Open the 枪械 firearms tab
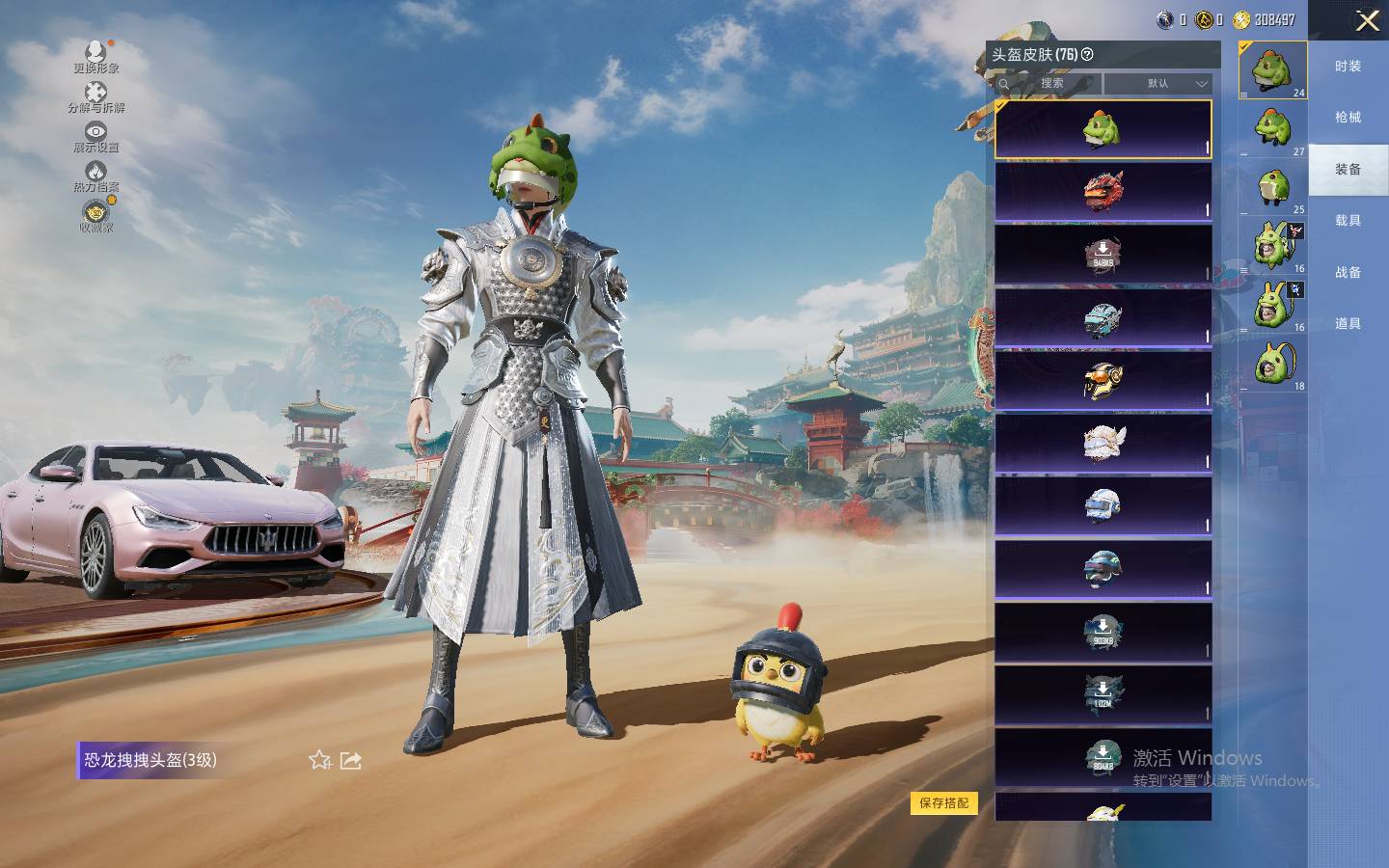Image resolution: width=1389 pixels, height=868 pixels. (1348, 118)
